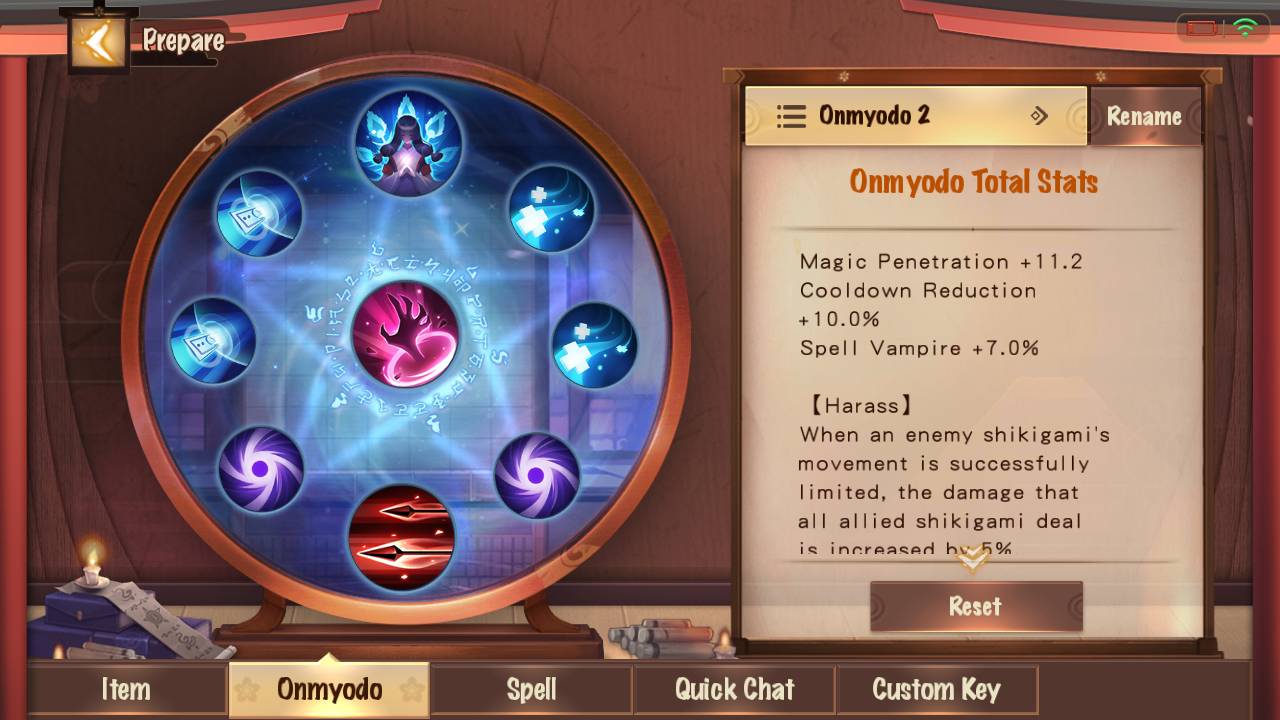Go back using the Prepare arrow button

pos(98,42)
